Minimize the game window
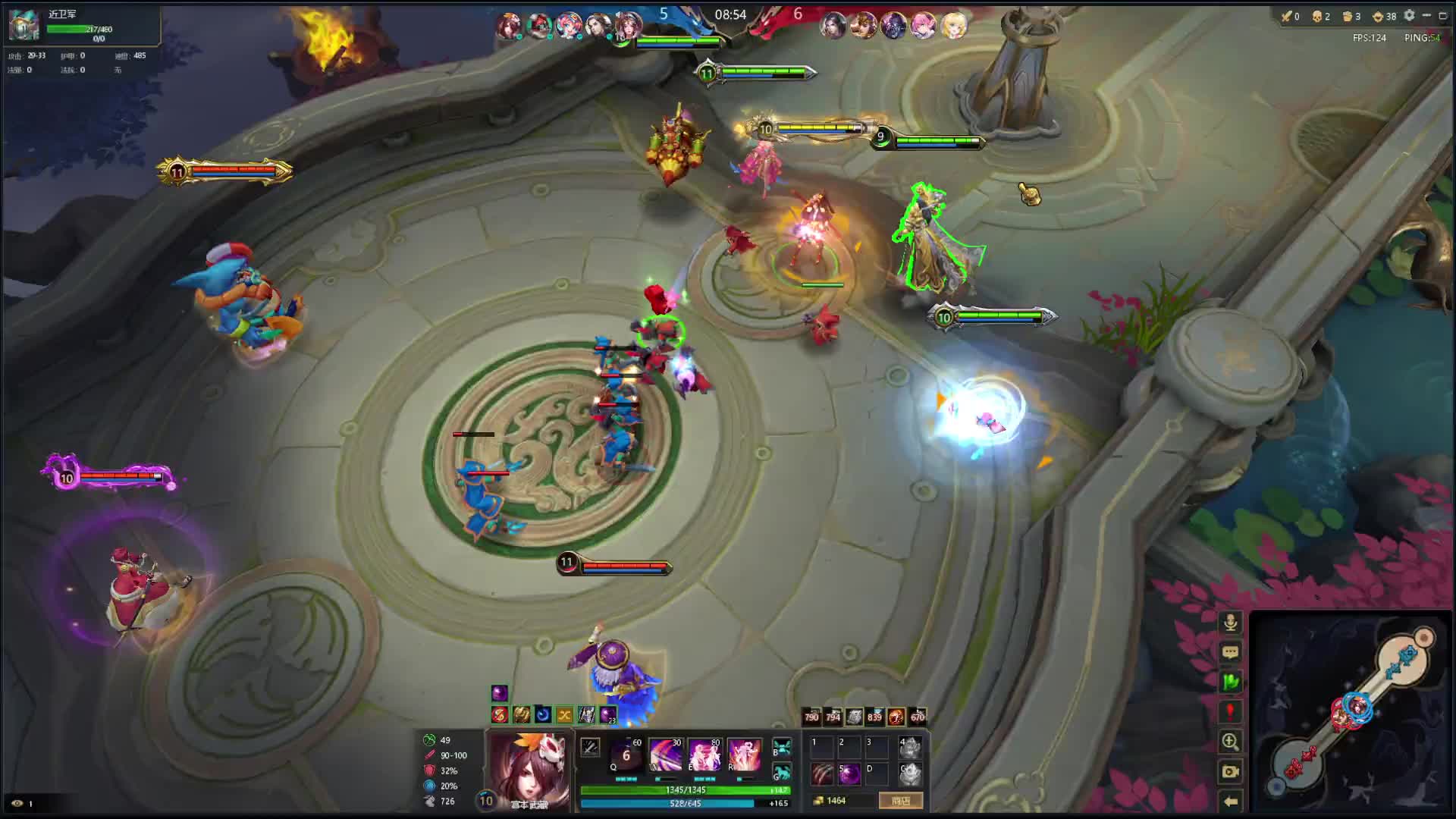1456x819 pixels. 1426,15
